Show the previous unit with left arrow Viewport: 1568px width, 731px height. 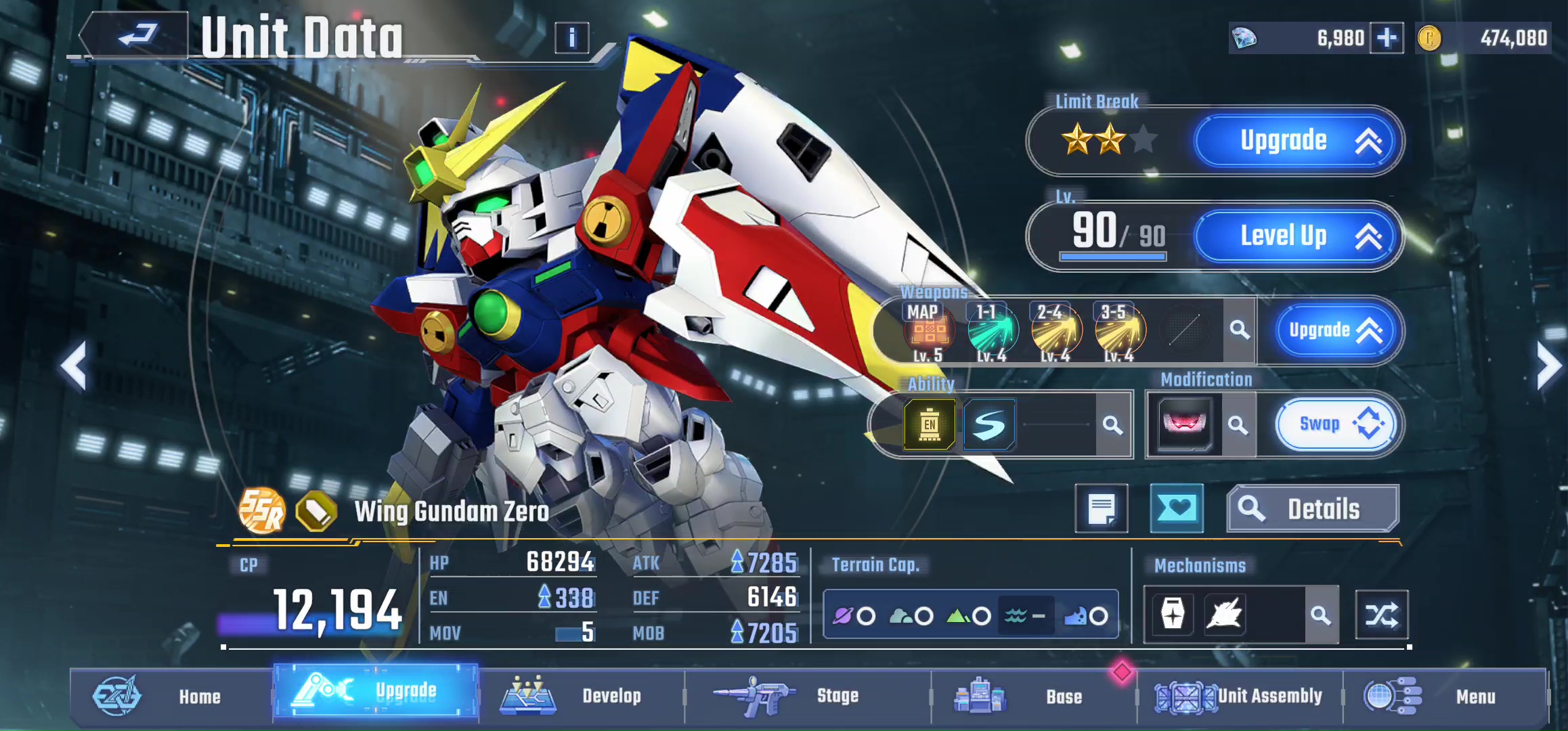tap(73, 366)
